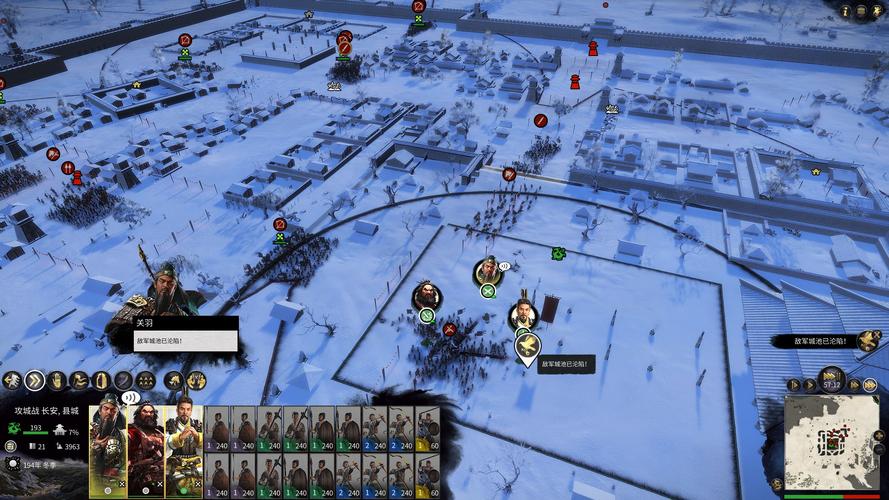Click the raised hand halt ability icon
This screenshot has height=500, width=889.
click(x=57, y=380)
